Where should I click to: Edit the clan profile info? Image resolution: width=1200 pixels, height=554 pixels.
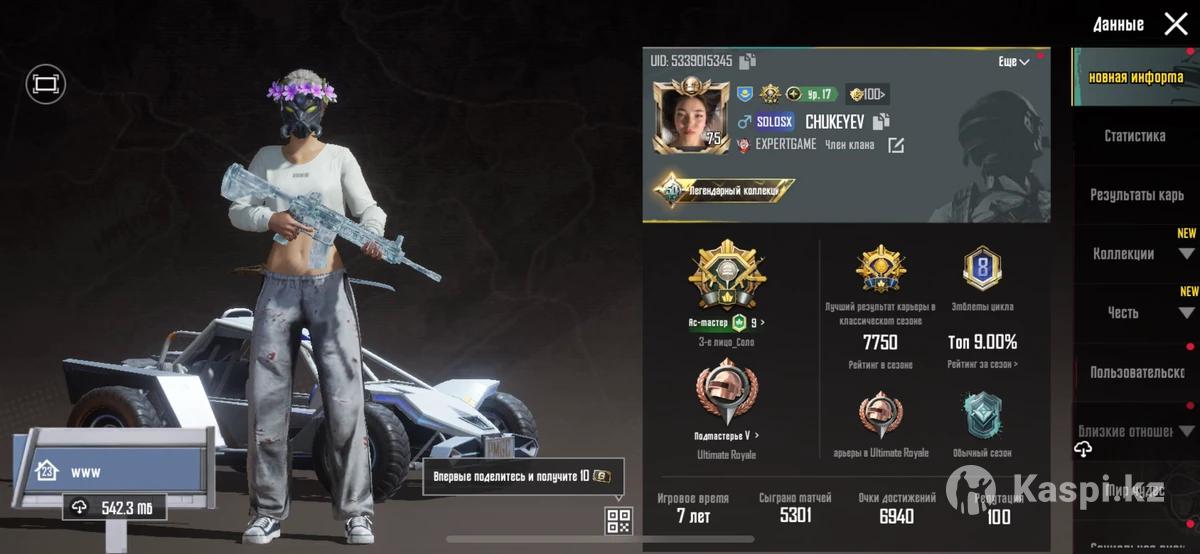click(x=896, y=146)
